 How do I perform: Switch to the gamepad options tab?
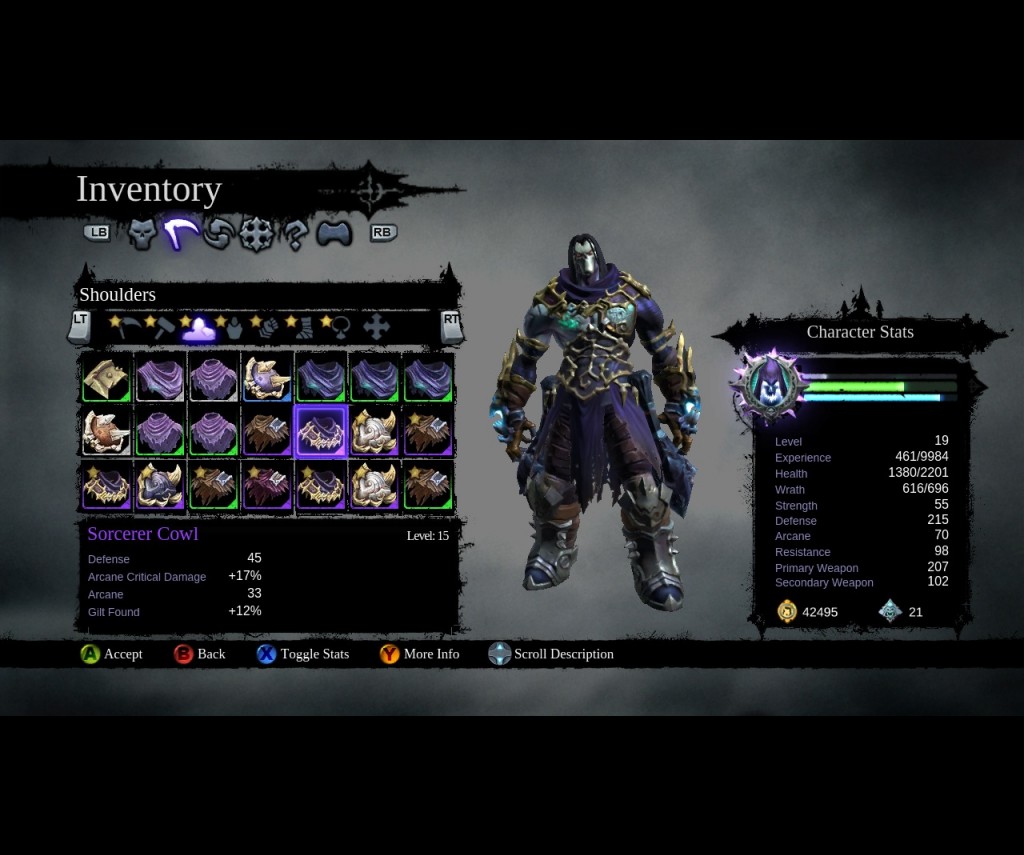pyautogui.click(x=334, y=234)
